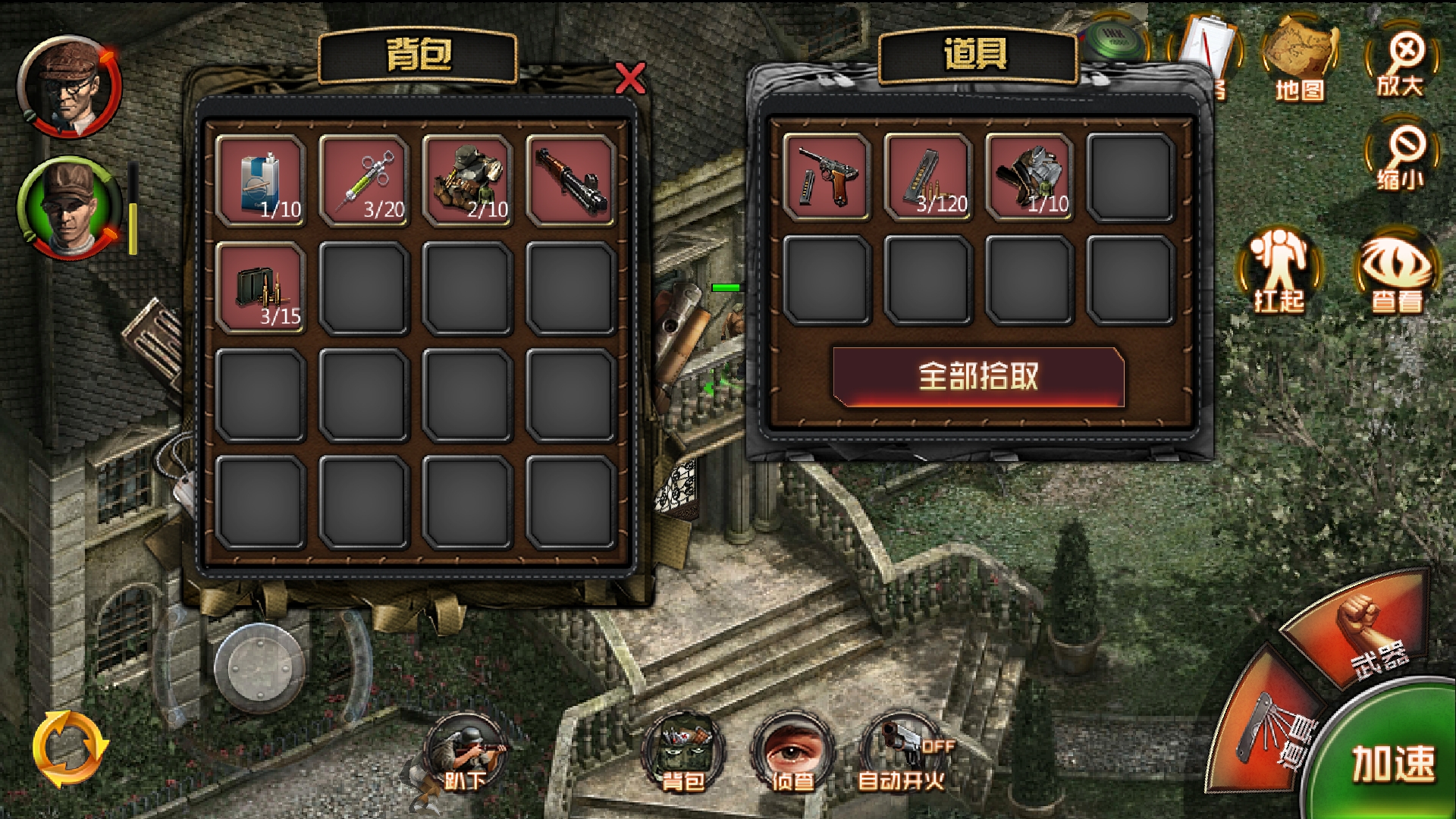Select the cigarette pack in the backpack
This screenshot has width=1456, height=819.
[260, 180]
